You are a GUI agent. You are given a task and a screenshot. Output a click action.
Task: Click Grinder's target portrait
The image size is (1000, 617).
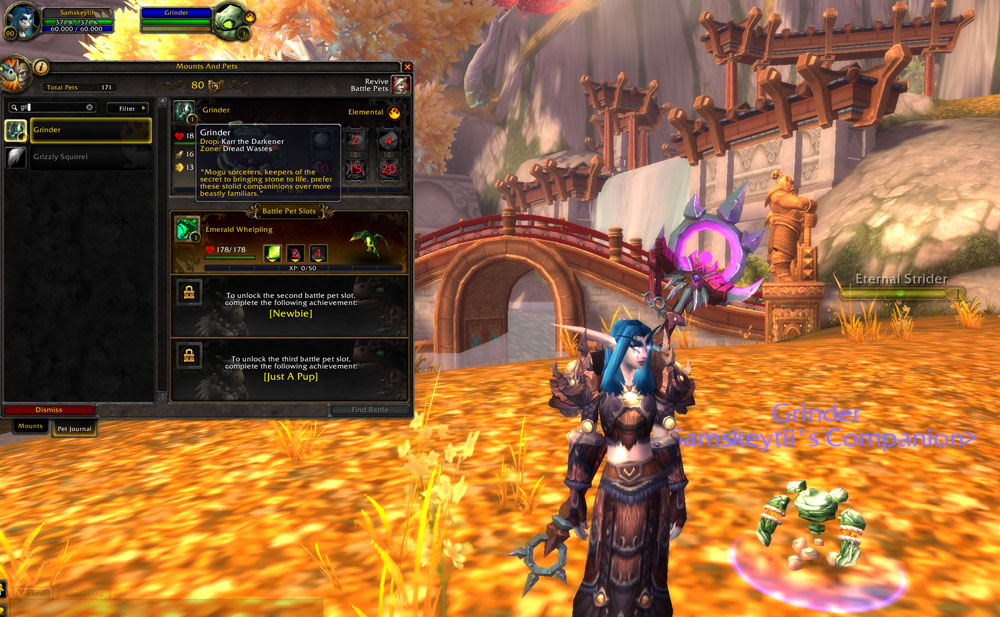[229, 19]
